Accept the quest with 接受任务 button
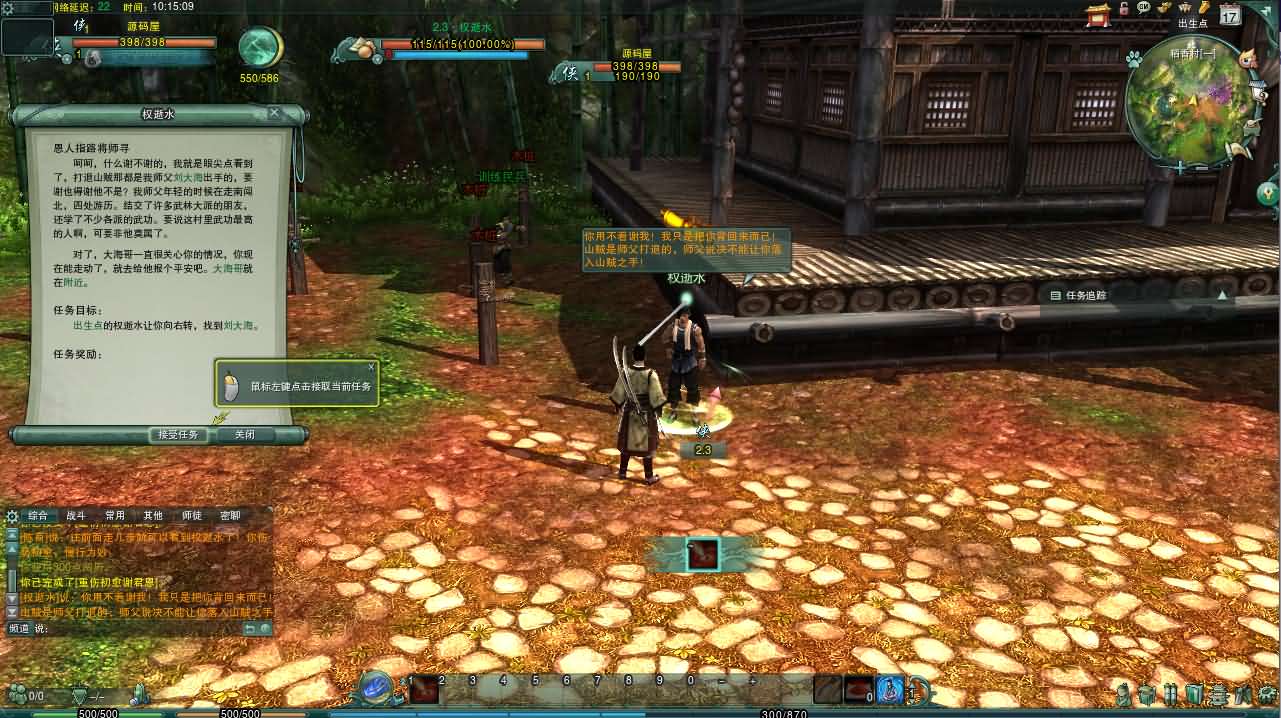 tap(178, 435)
